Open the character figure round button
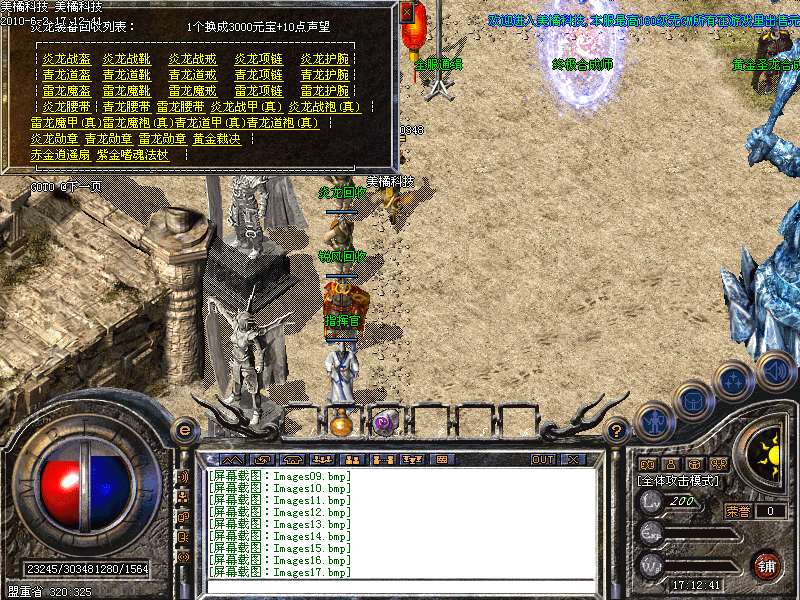 pos(653,422)
